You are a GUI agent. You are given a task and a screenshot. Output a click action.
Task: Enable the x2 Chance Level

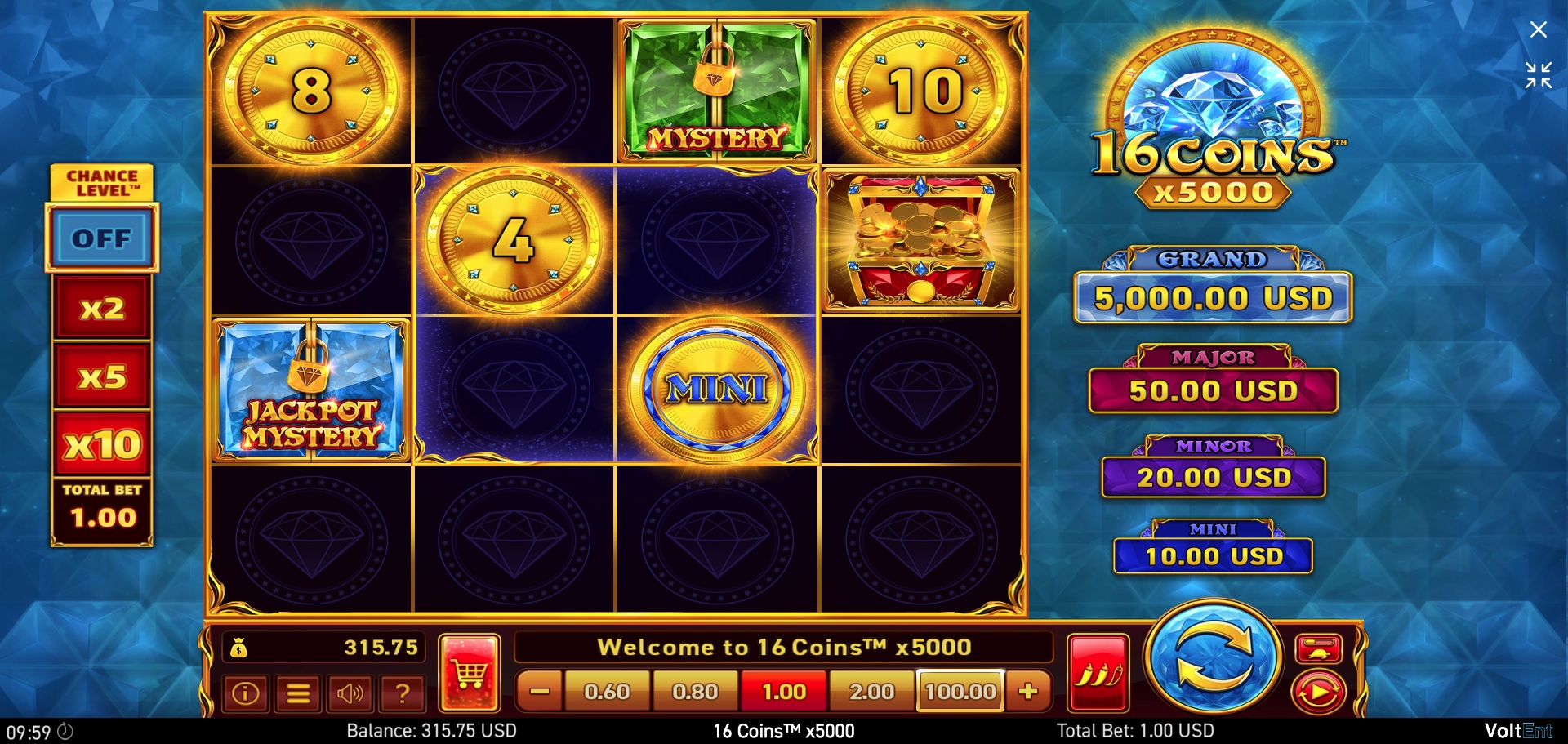[100, 308]
